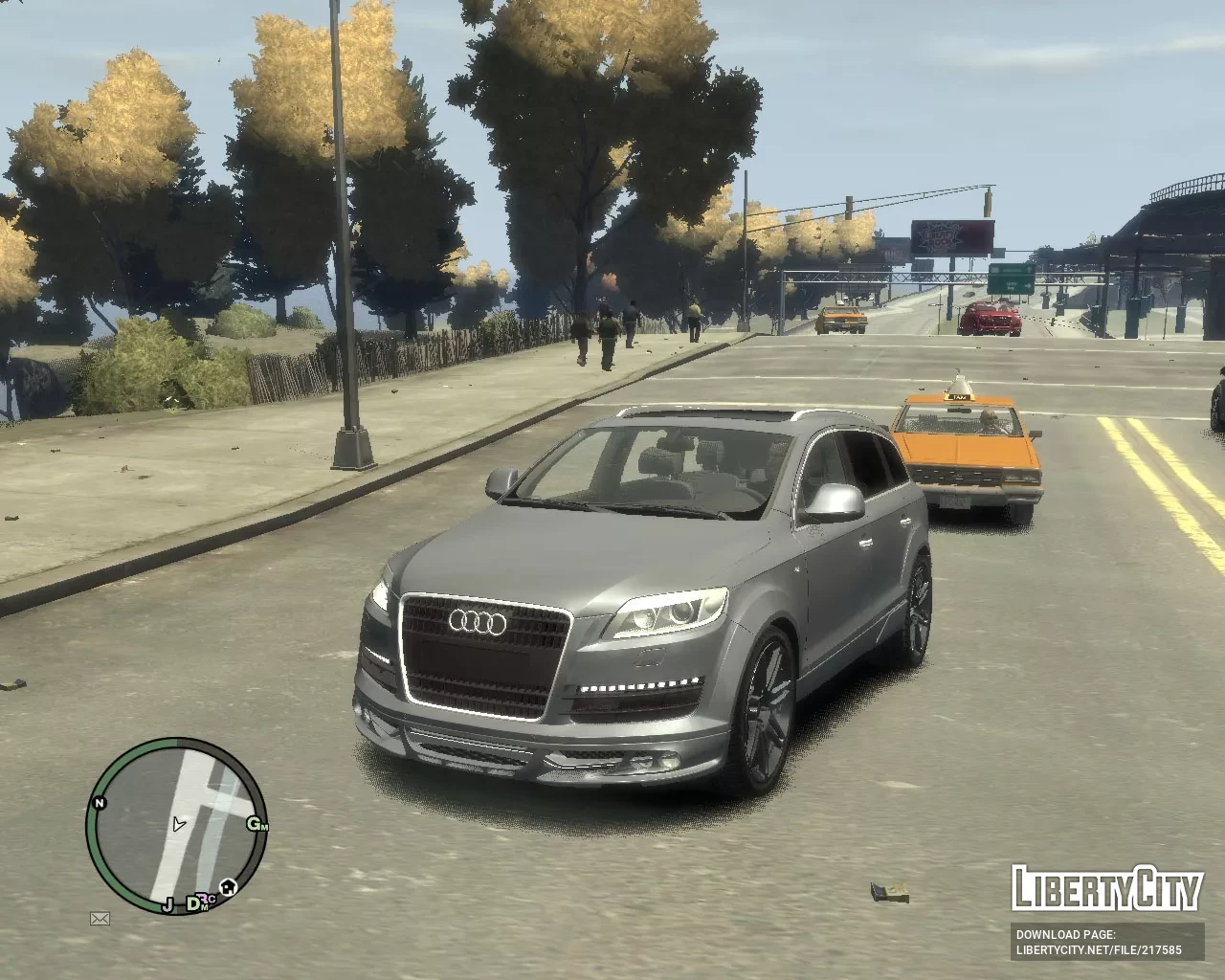
Task: Select the J mission blip on the radar
Action: (167, 902)
